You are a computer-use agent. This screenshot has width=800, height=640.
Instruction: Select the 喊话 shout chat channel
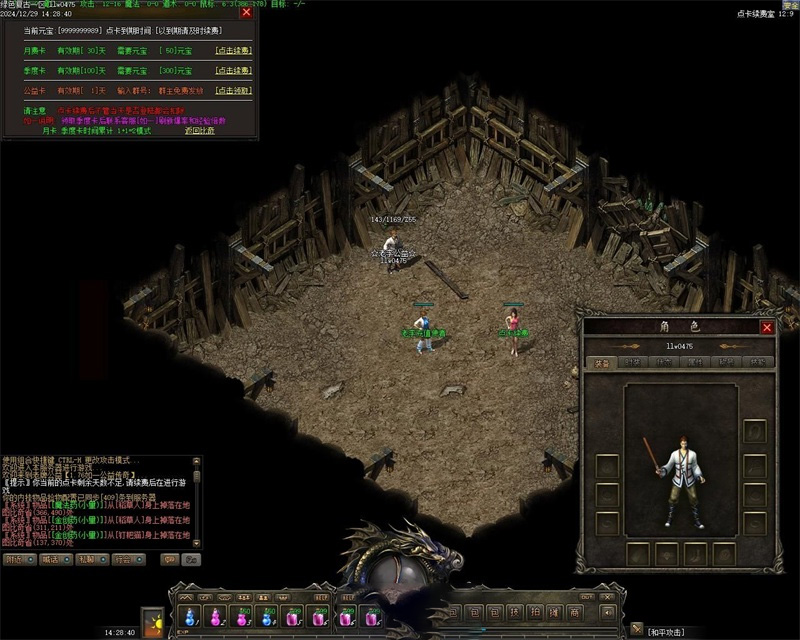53,559
